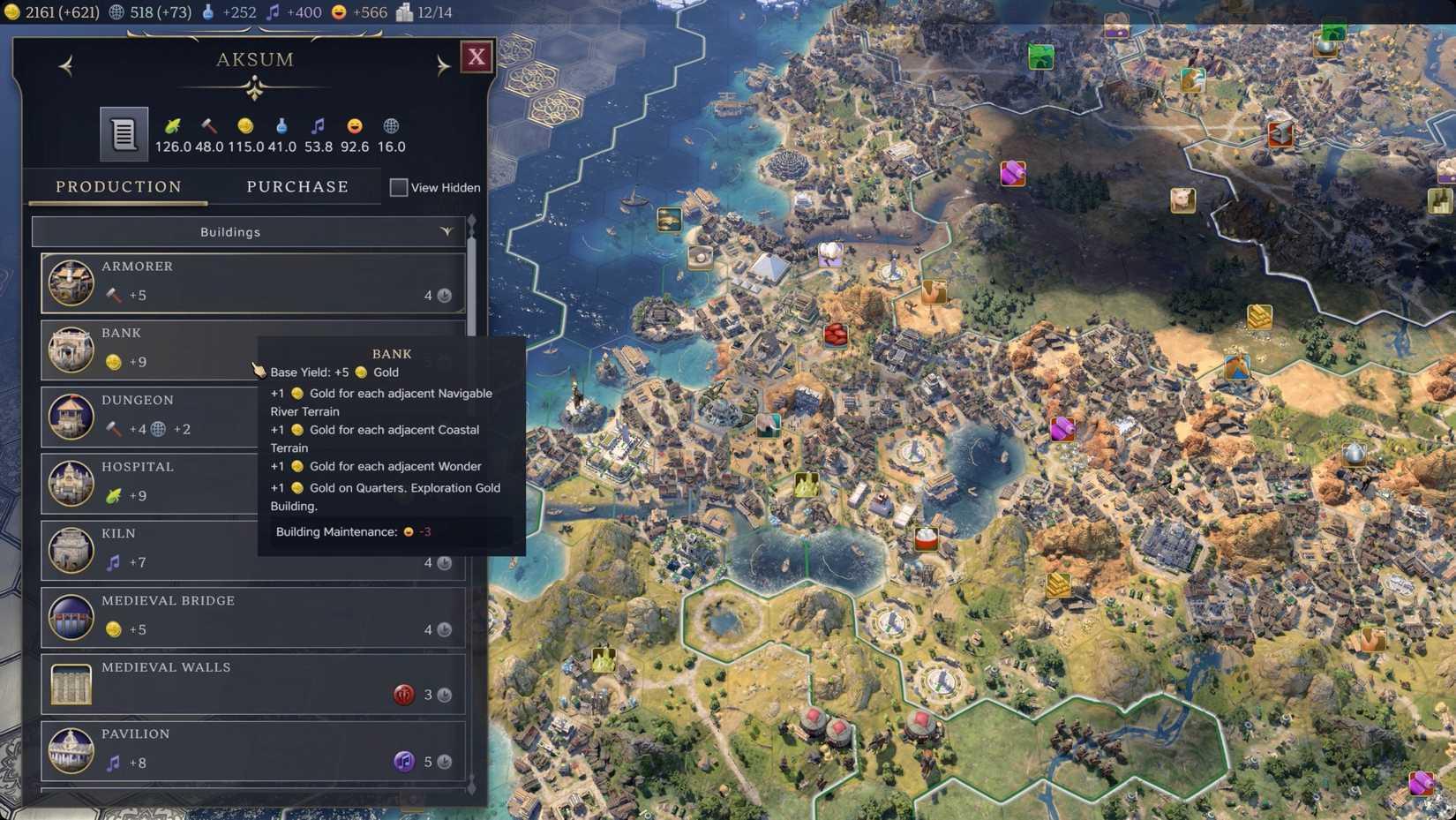
Task: Click the Medieval Bridge building icon
Action: tap(71, 616)
